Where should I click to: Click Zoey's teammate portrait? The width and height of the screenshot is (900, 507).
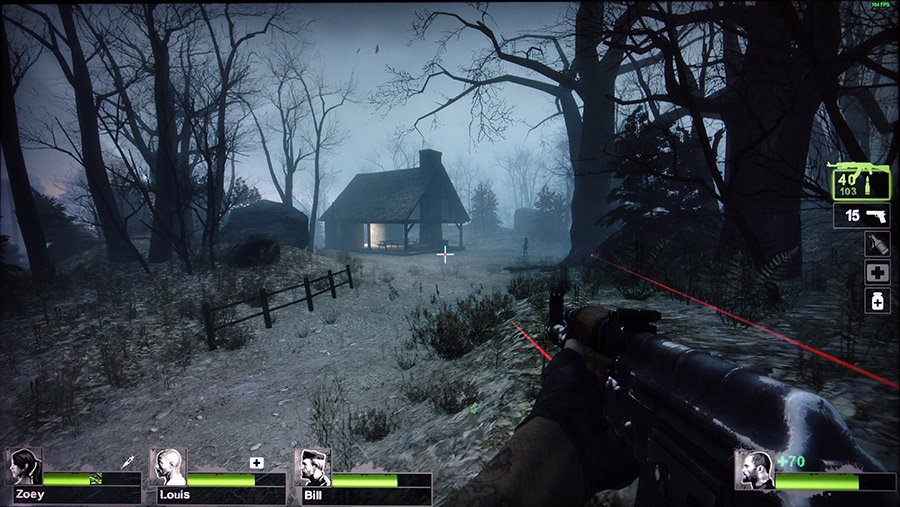(24, 467)
